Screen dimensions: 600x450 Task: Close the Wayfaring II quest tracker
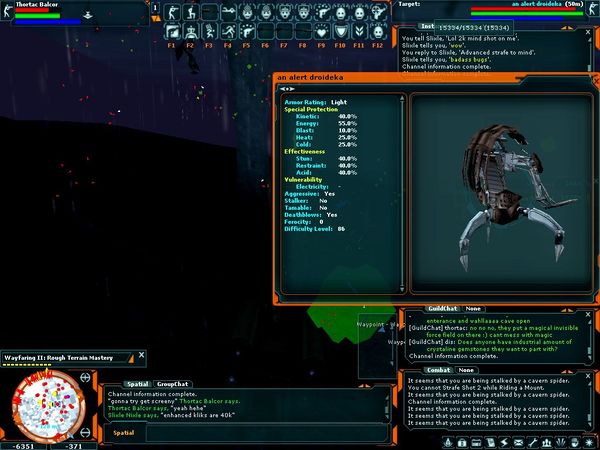tap(141, 353)
